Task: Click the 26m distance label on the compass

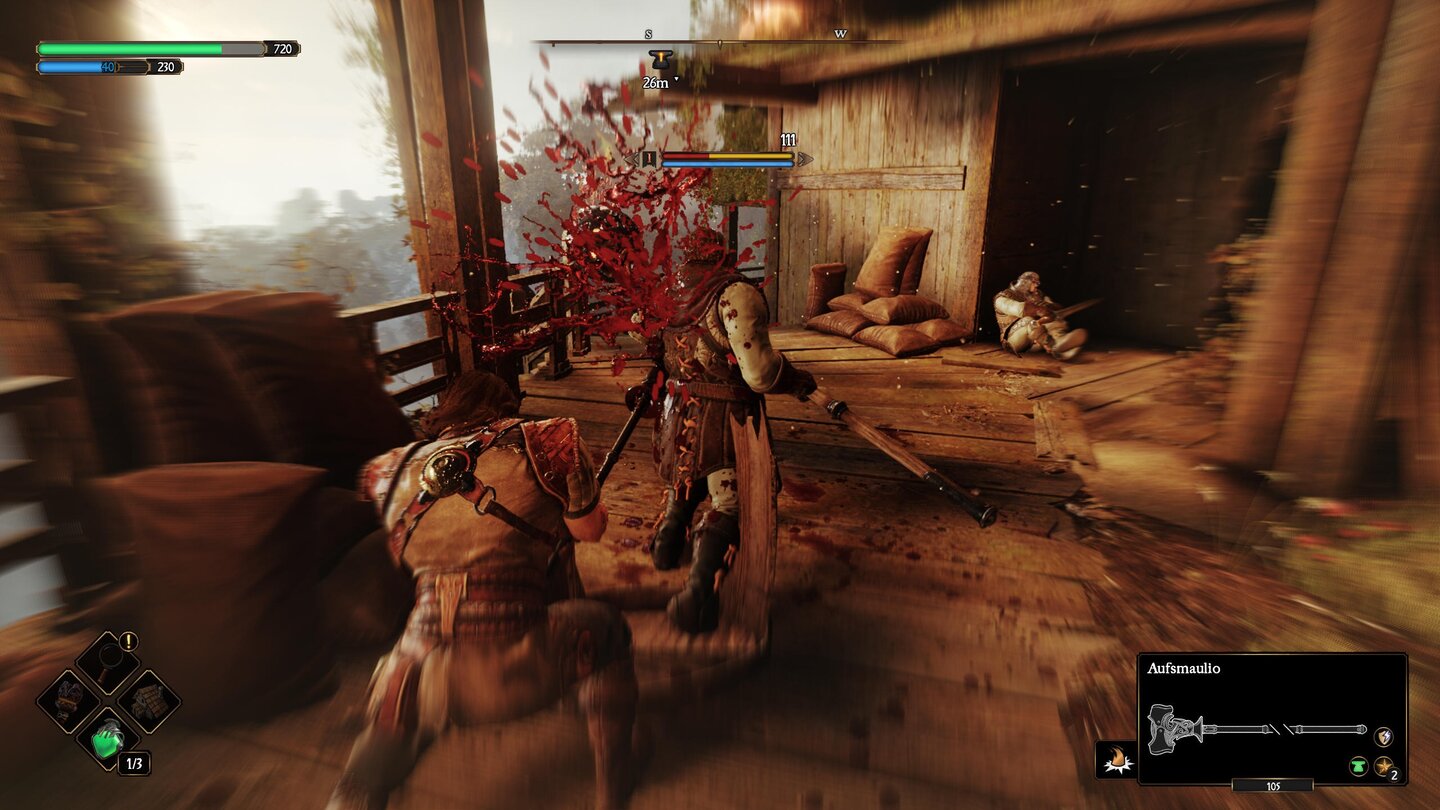Action: click(x=655, y=81)
